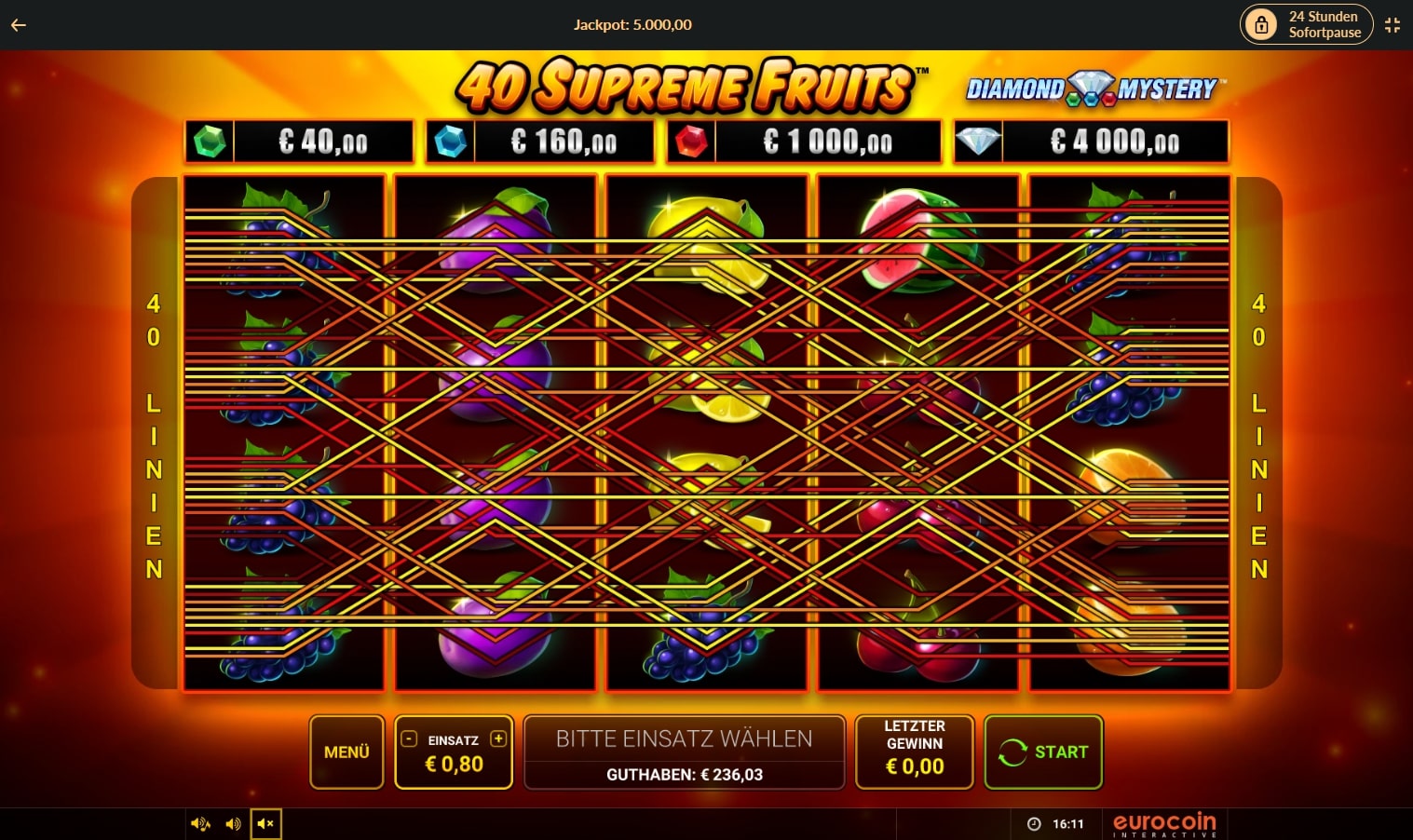Screen dimensions: 1413x840
Task: Click the red diamond worth € 1 000,00
Action: point(691,142)
